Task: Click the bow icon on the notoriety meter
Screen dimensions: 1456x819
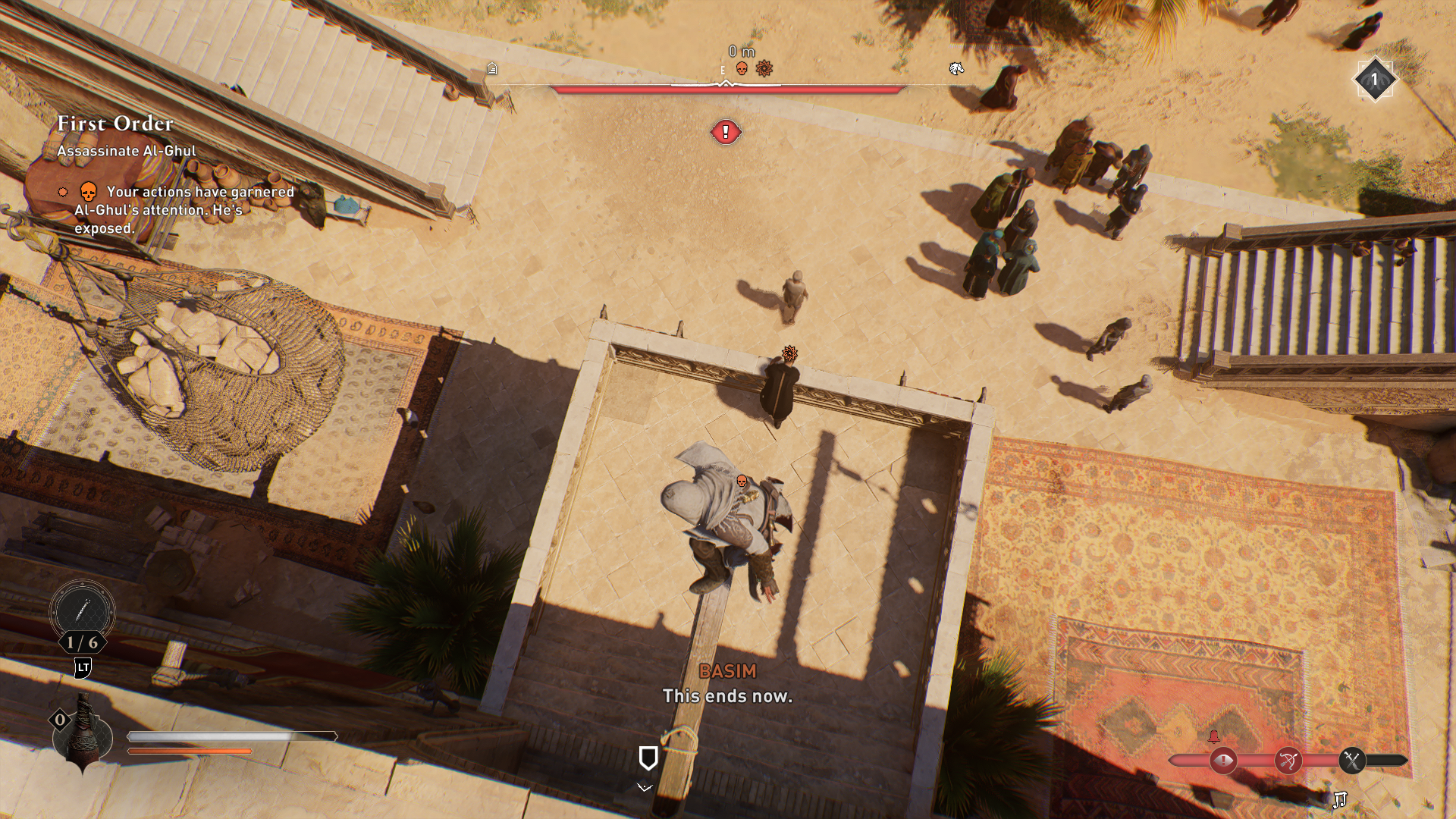Action: point(1289,759)
